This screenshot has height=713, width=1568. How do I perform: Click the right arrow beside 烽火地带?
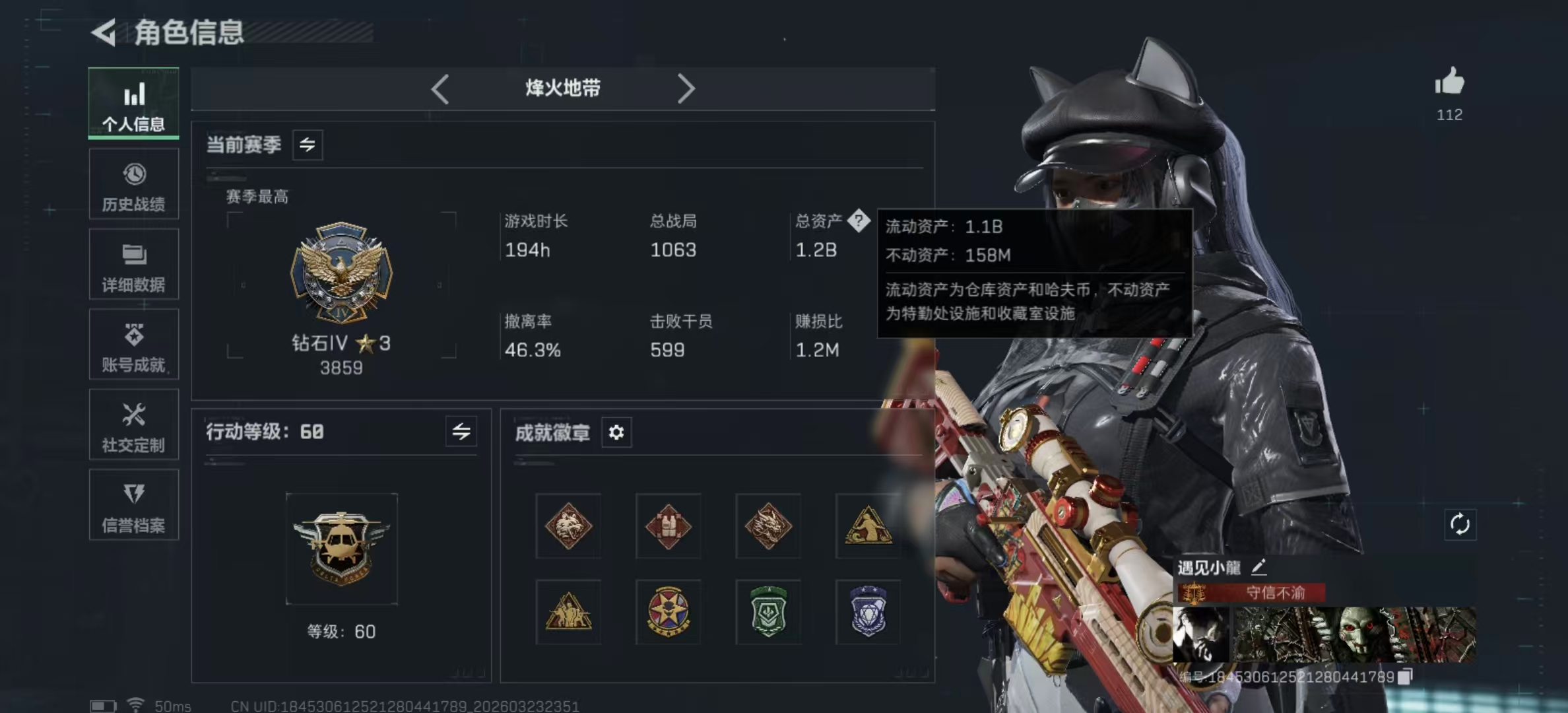[687, 88]
